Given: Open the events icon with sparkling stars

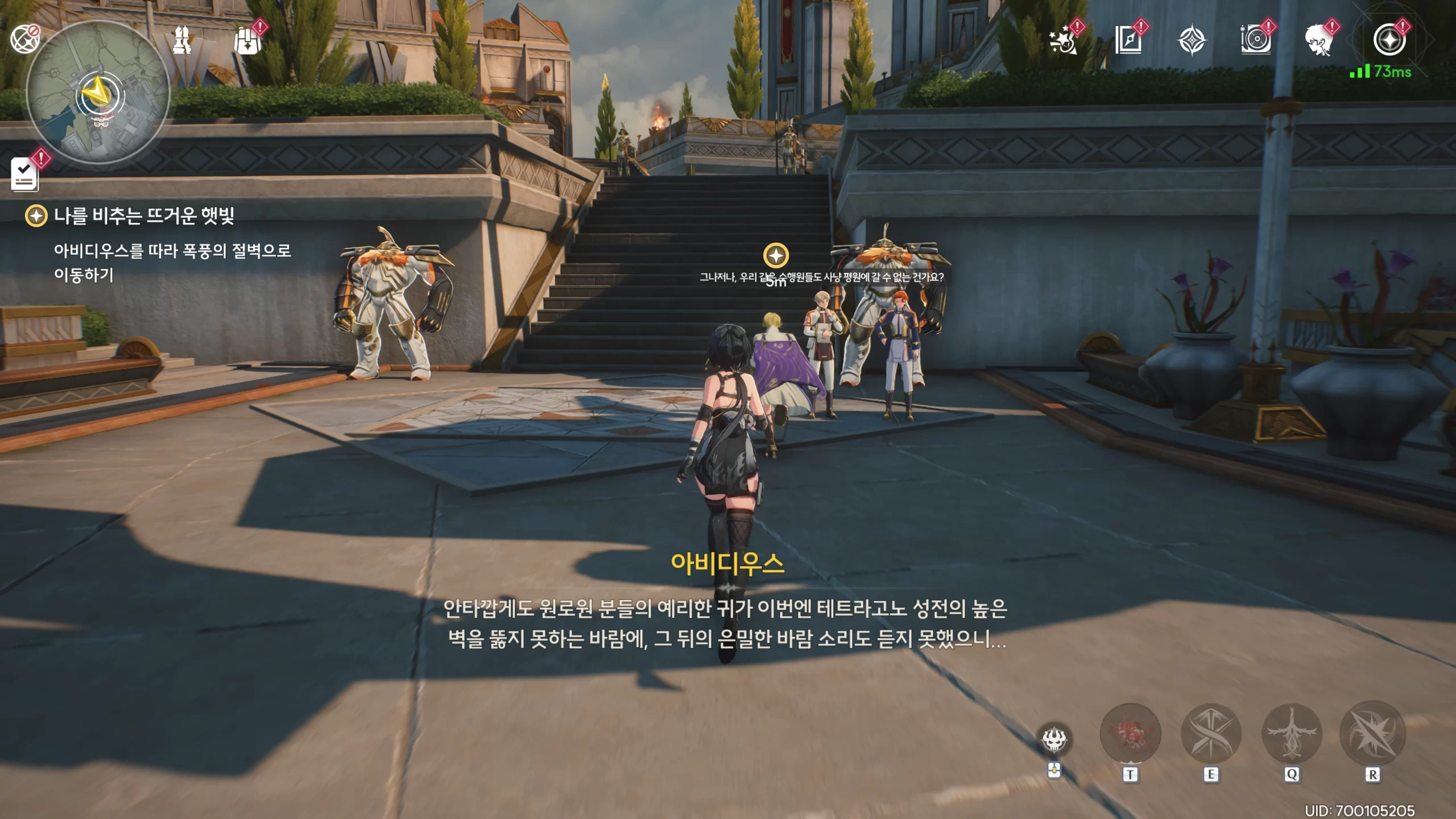Looking at the screenshot, I should (x=1064, y=40).
